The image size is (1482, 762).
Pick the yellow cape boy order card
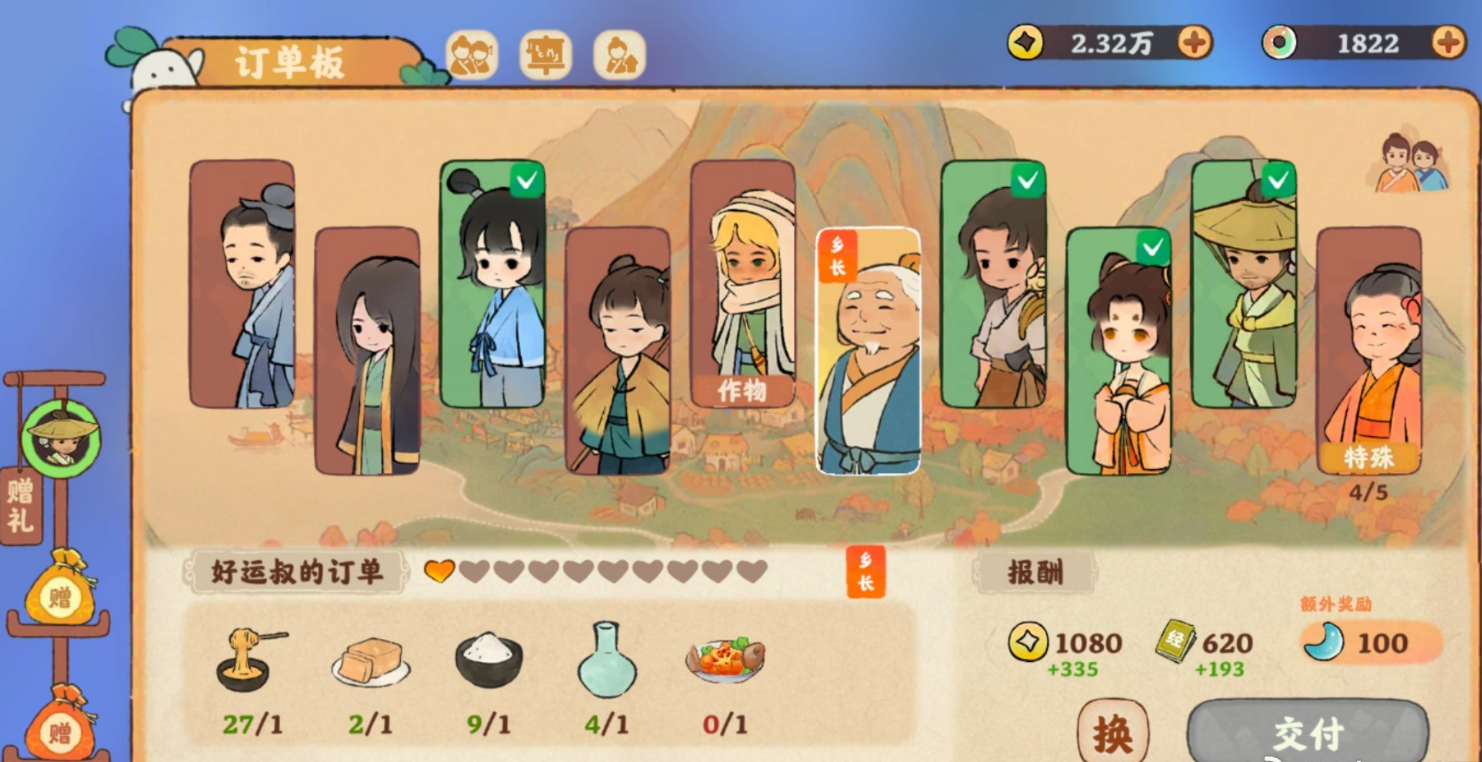(x=617, y=350)
